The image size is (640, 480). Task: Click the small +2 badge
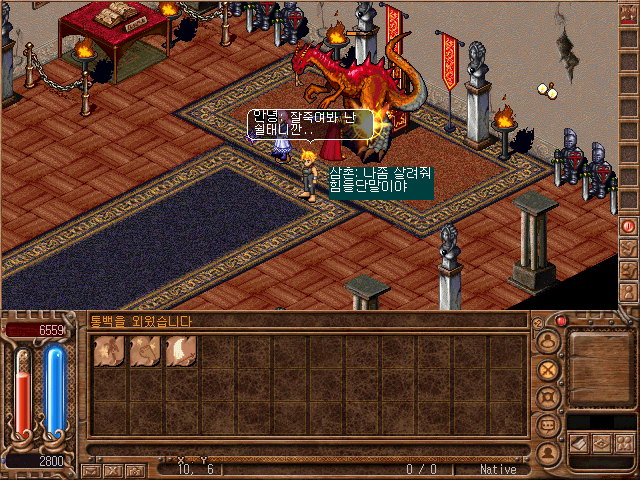click(538, 322)
